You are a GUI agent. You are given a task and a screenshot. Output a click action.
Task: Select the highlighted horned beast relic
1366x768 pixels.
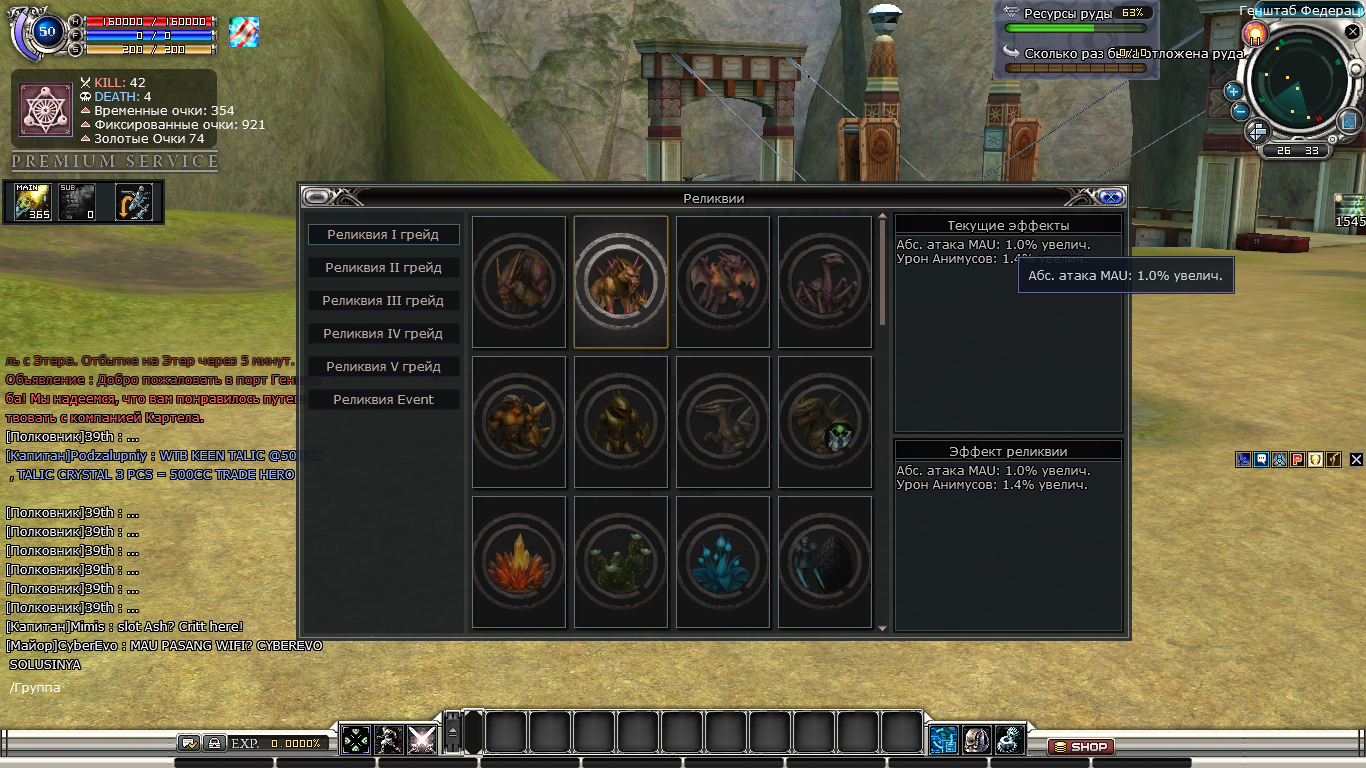621,282
